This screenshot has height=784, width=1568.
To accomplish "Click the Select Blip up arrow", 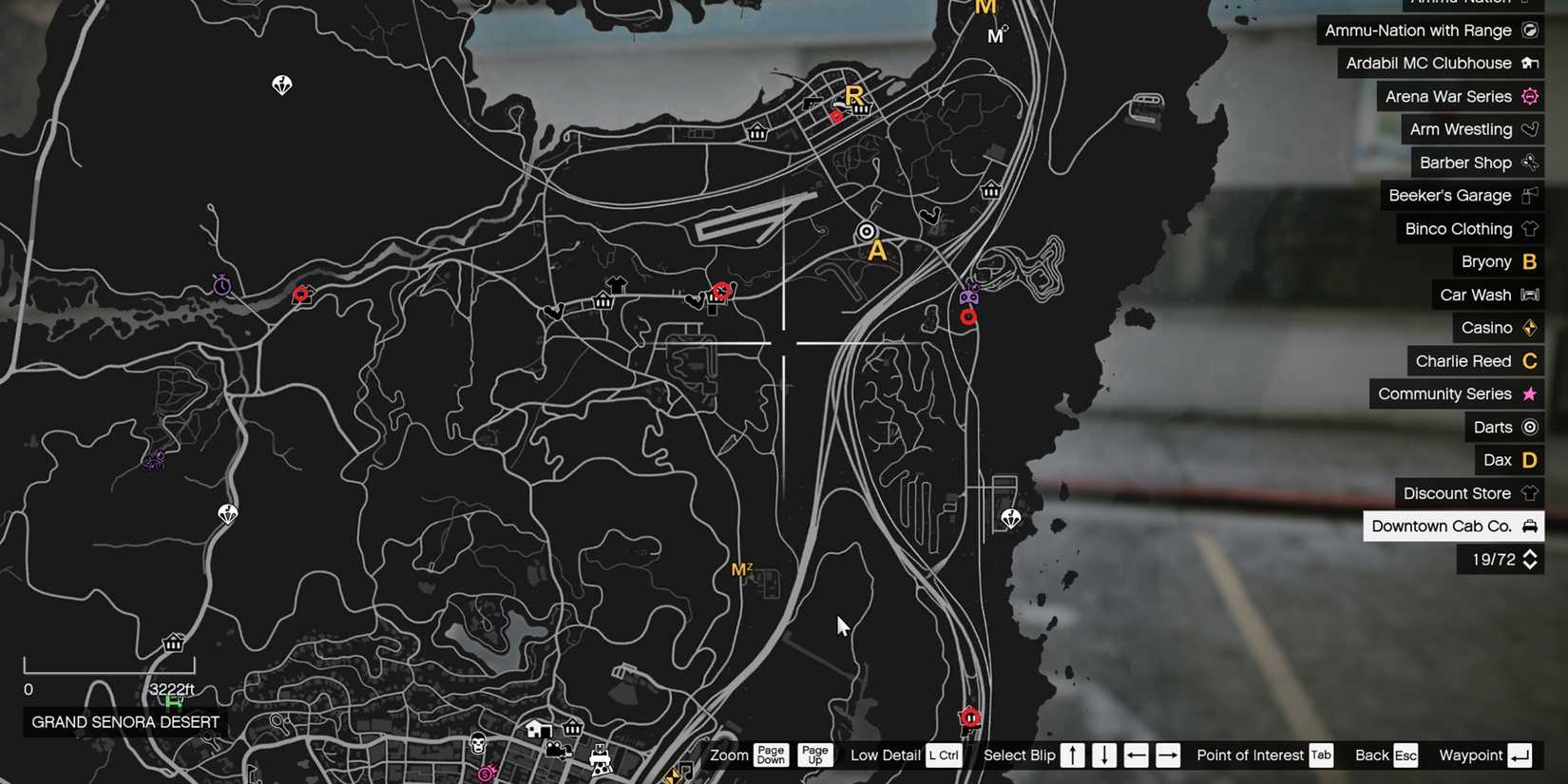I will point(1073,755).
